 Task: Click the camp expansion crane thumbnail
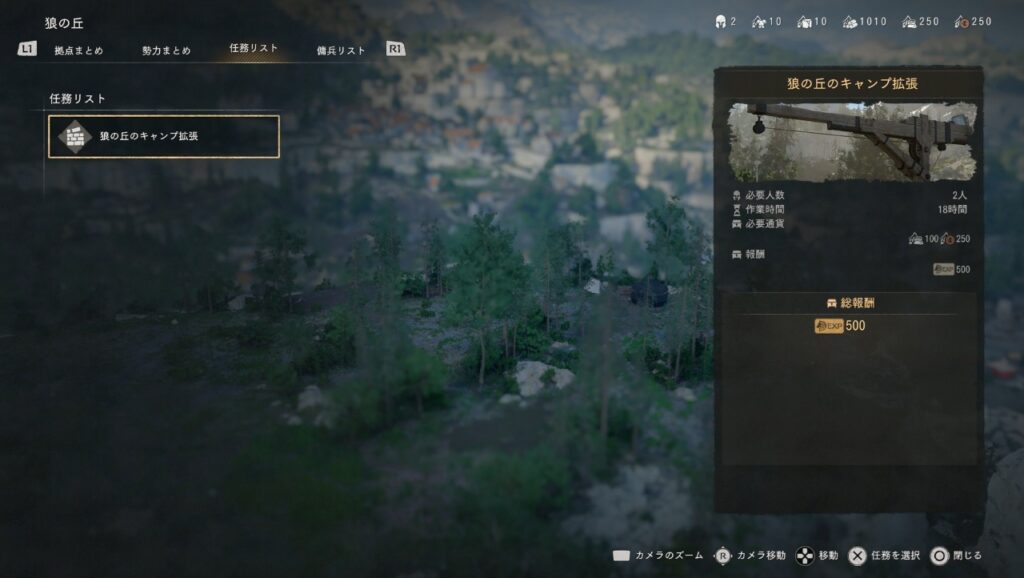[x=849, y=141]
